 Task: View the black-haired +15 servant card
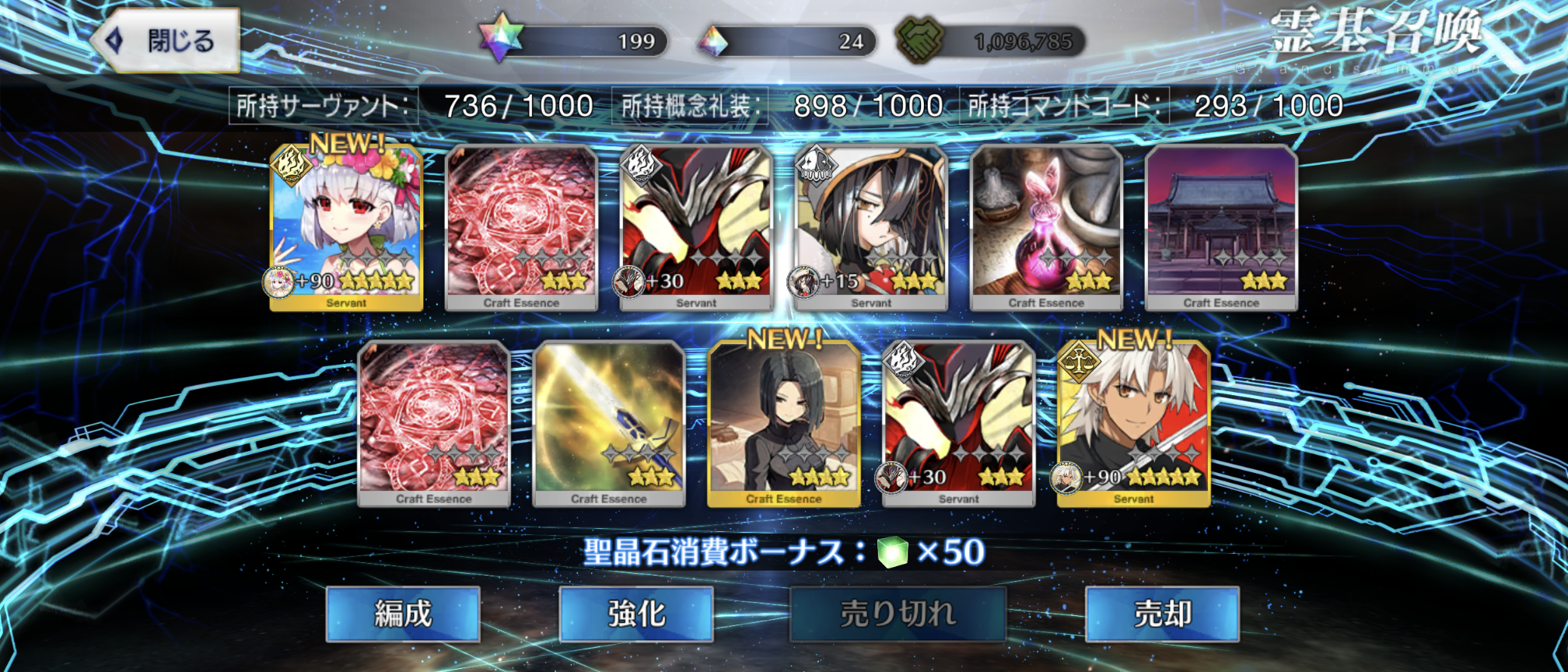click(x=871, y=227)
